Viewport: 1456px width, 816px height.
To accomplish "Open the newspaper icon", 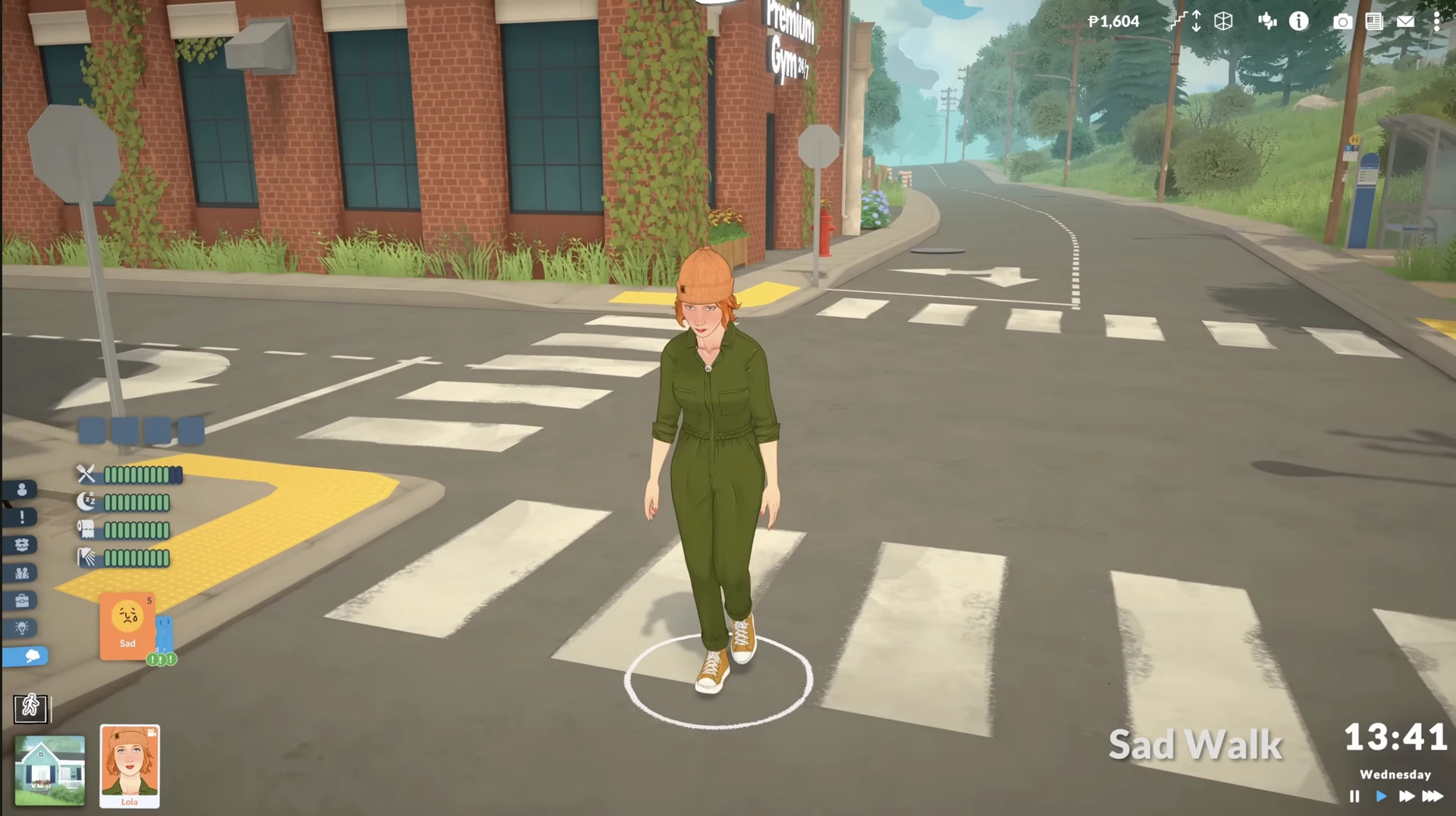I will coord(1373,21).
